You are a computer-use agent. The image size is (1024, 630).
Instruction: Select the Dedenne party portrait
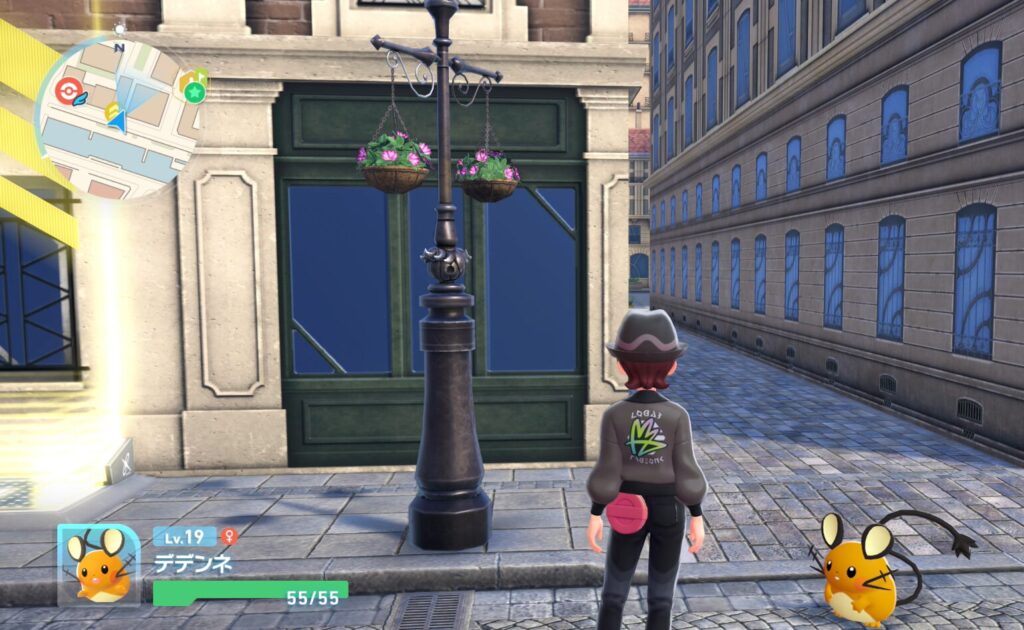click(x=98, y=564)
